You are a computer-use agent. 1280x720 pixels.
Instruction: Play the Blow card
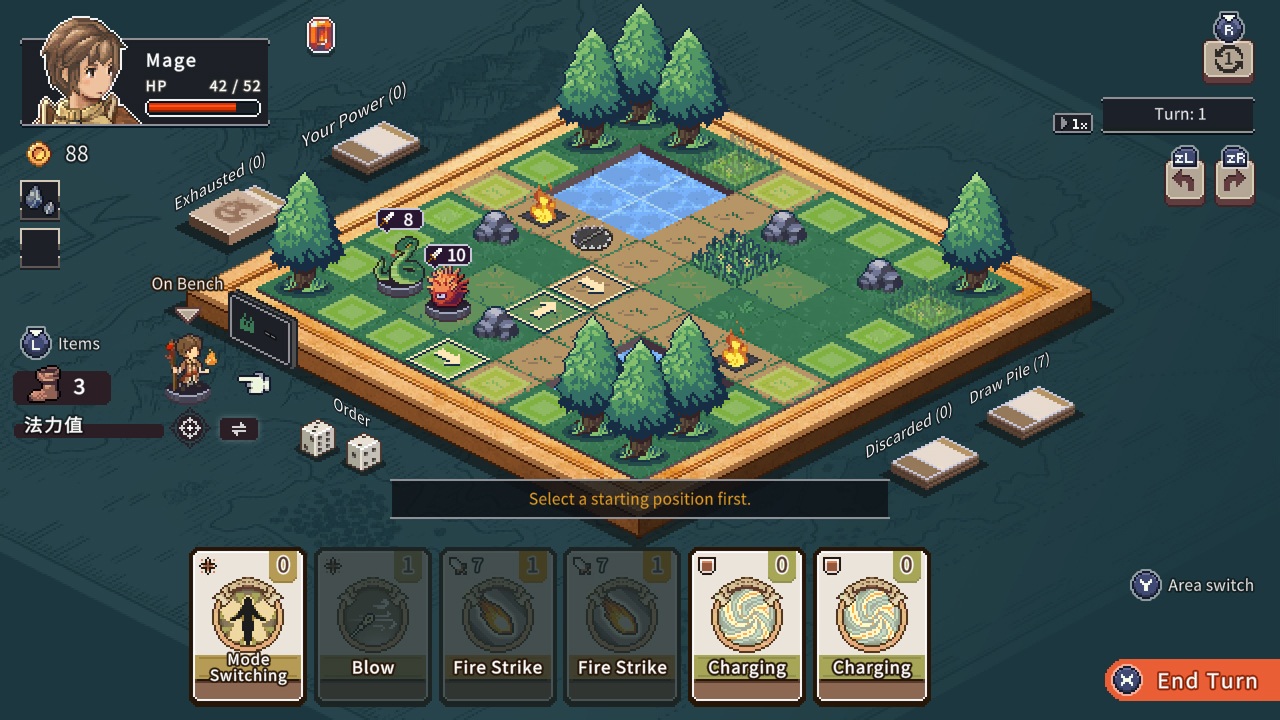coord(373,625)
